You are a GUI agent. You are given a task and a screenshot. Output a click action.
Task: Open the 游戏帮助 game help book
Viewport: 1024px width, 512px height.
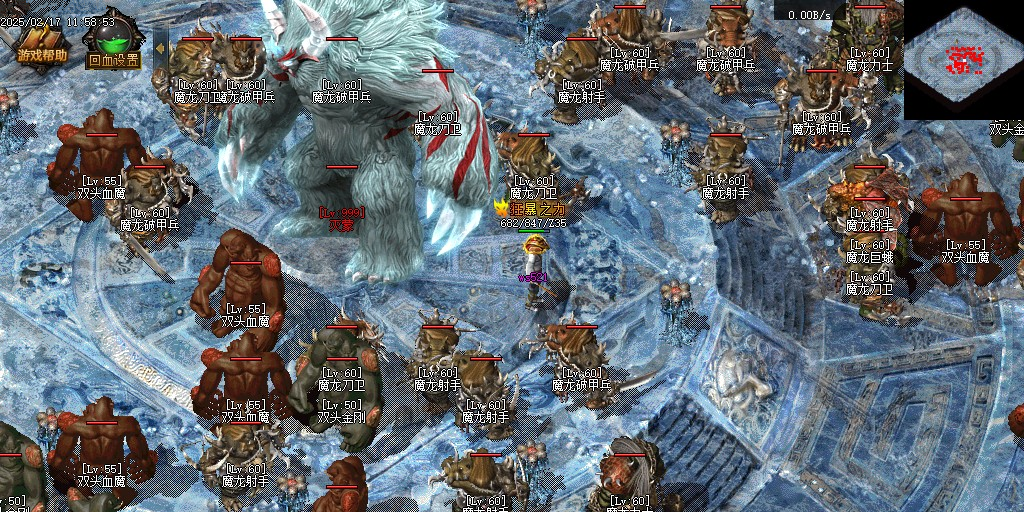coord(41,45)
